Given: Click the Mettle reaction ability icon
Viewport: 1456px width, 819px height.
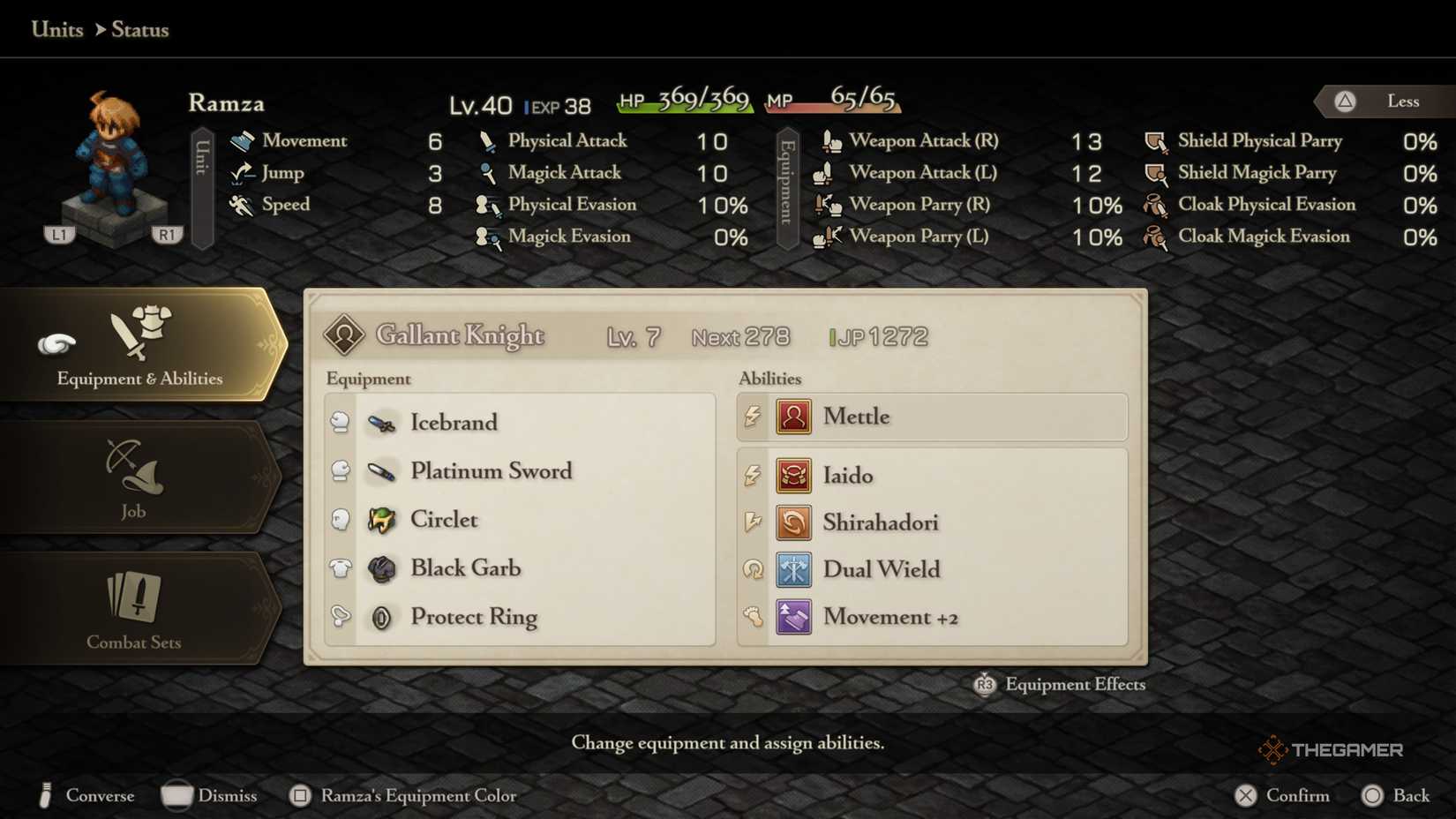Looking at the screenshot, I should (x=792, y=416).
